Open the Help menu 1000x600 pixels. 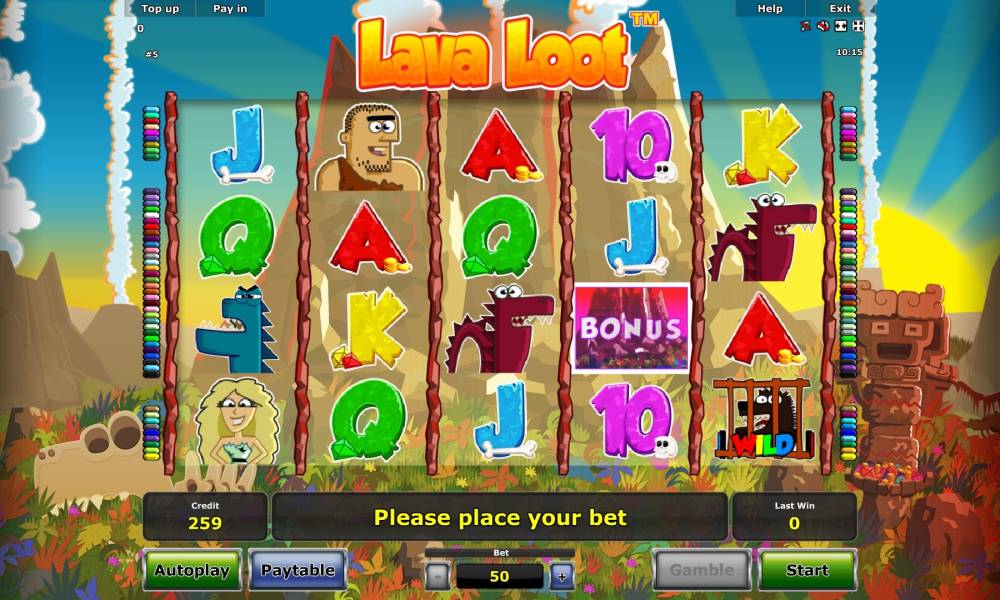[x=770, y=8]
